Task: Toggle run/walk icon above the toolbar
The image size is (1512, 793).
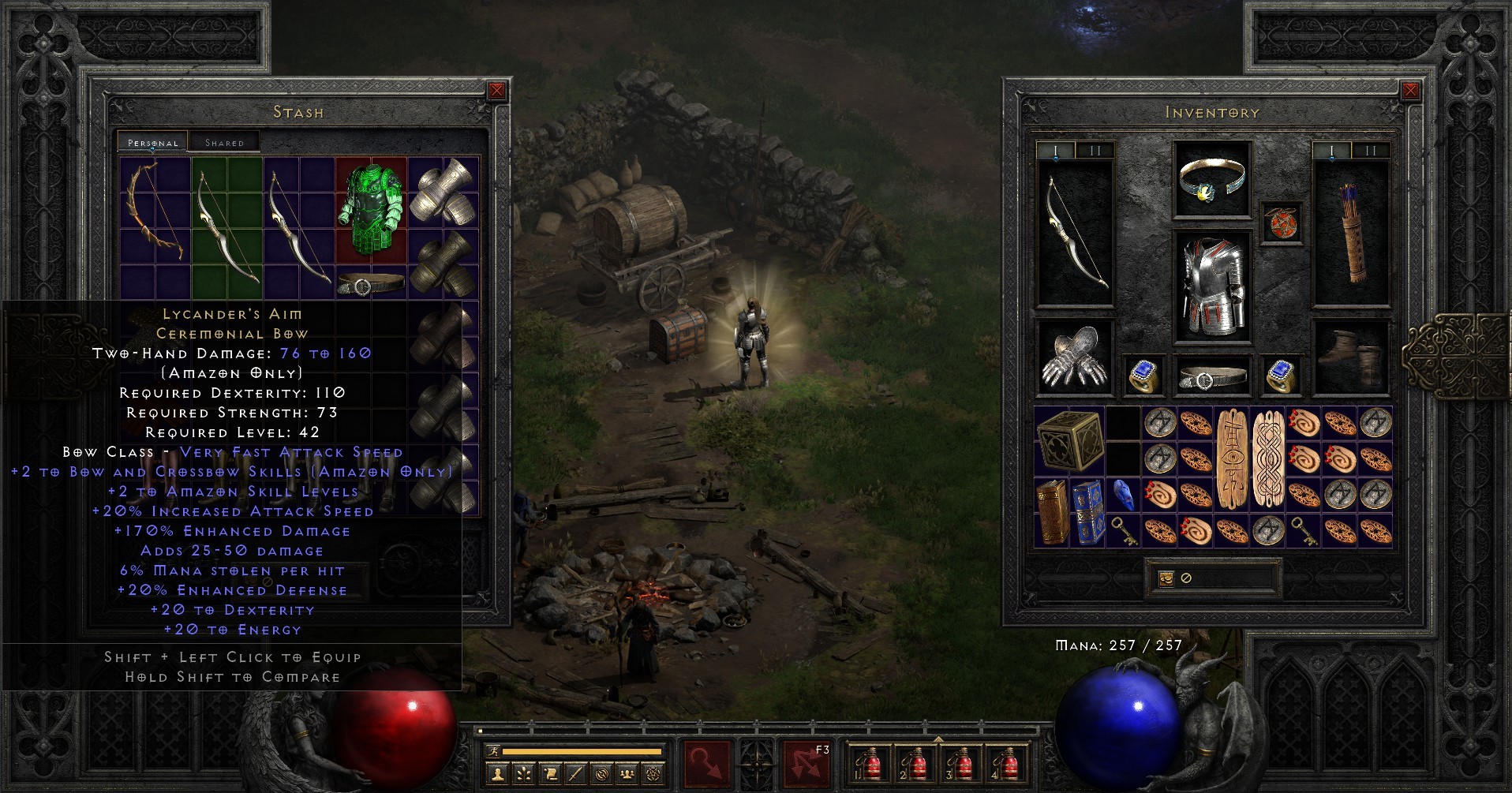Action: 495,750
